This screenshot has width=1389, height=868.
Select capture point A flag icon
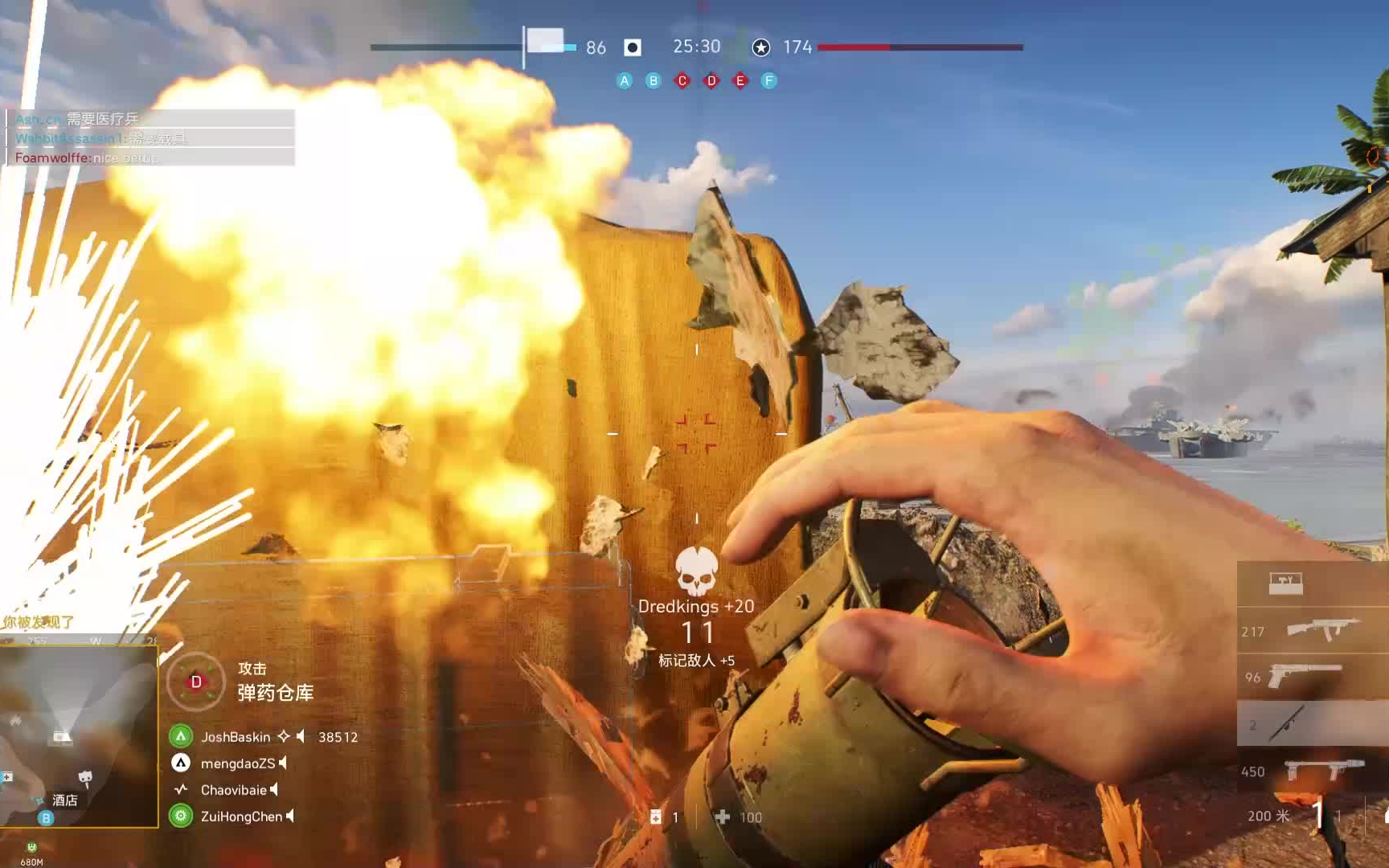625,80
